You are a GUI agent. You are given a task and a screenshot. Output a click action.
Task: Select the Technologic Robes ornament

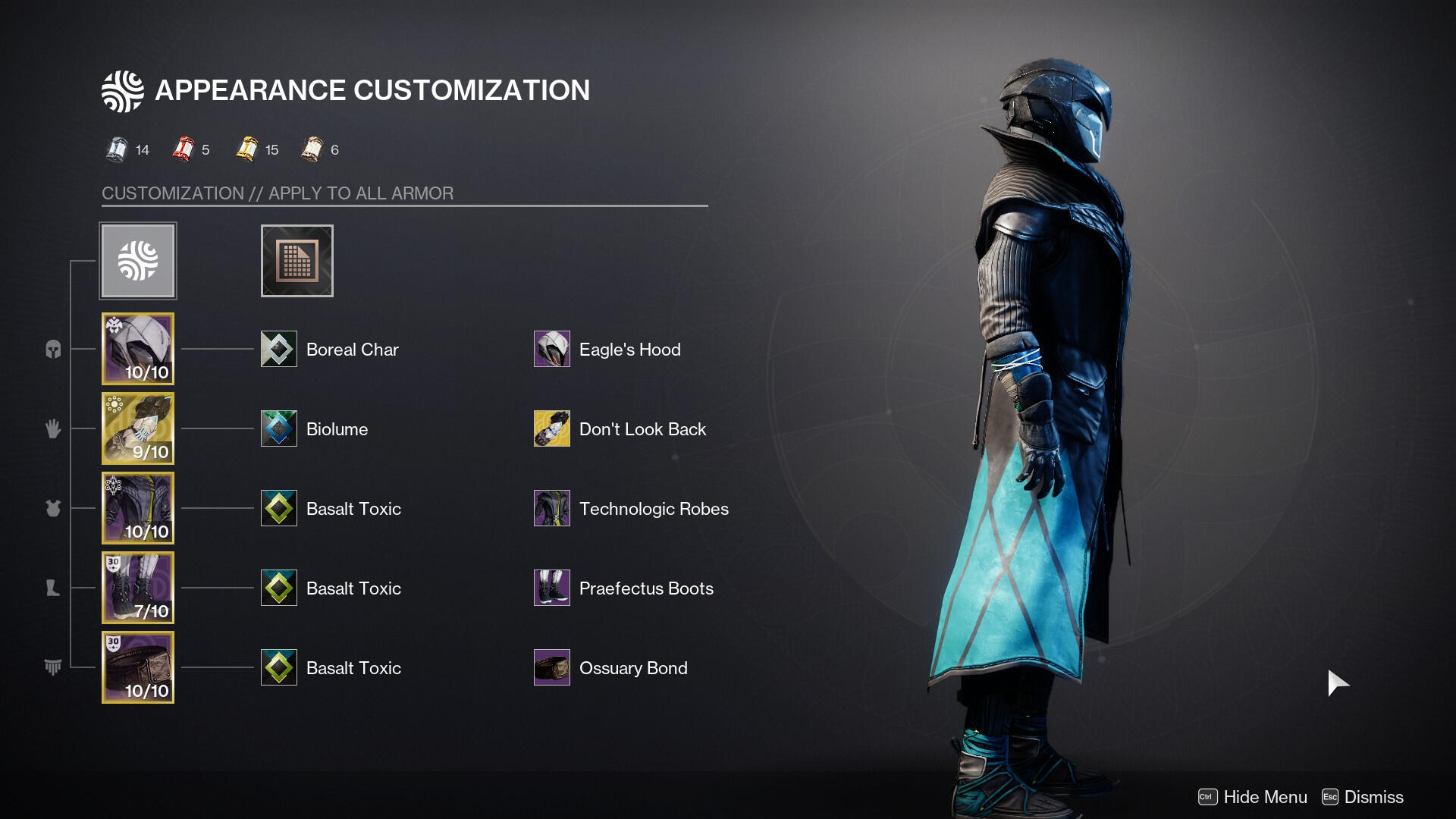[552, 508]
